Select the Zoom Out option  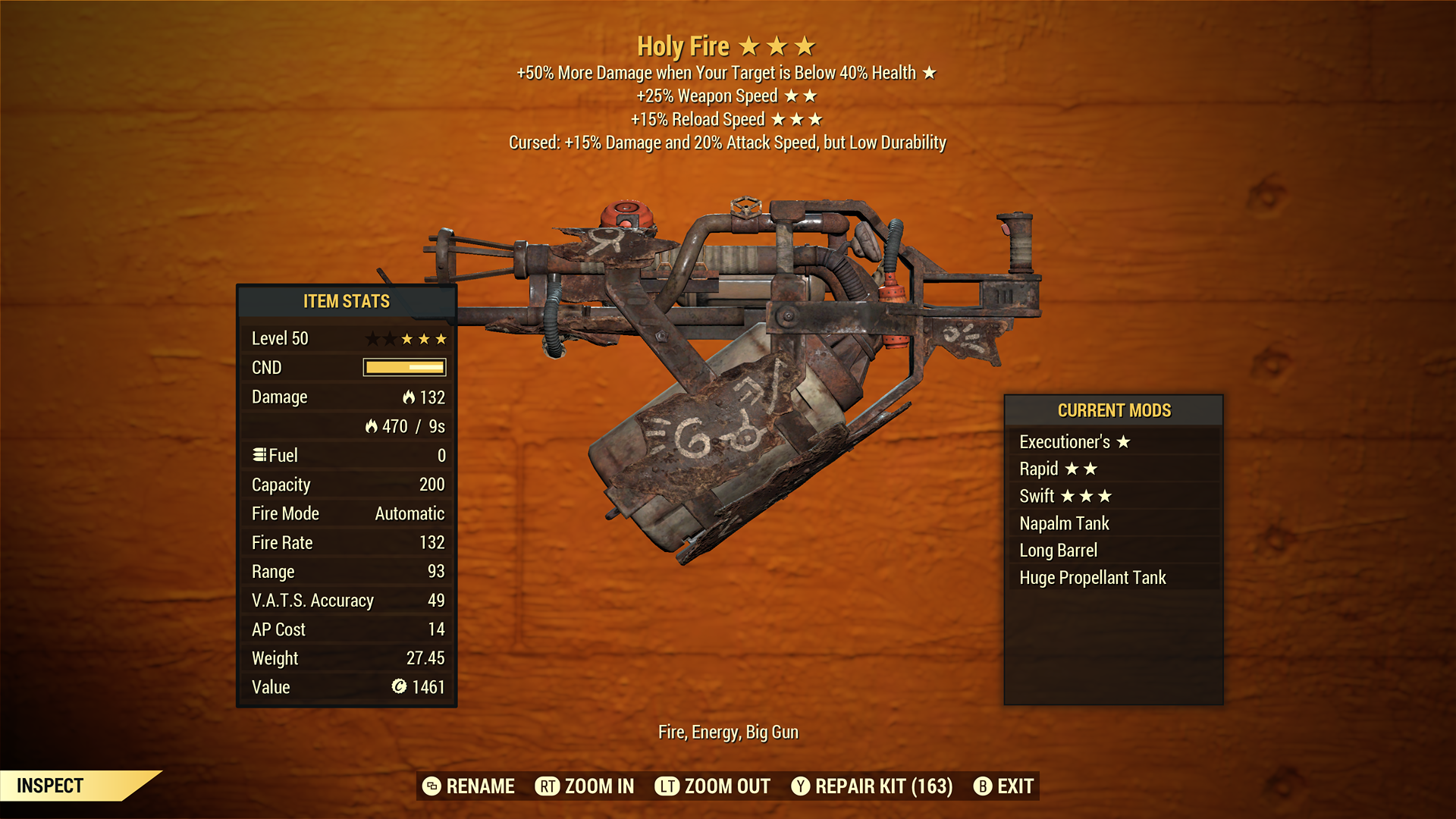713,786
